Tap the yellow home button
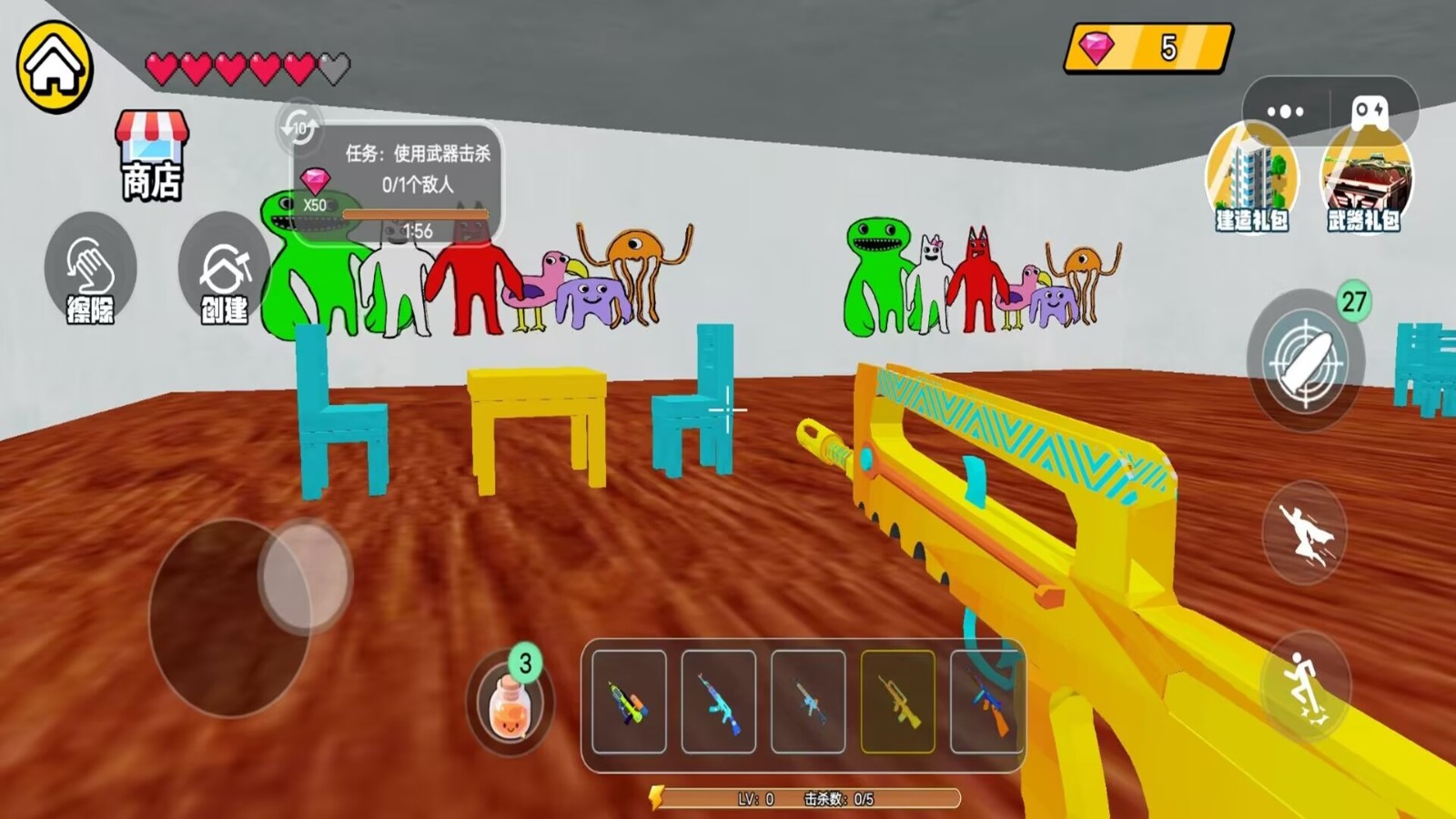This screenshot has height=819, width=1456. click(55, 66)
